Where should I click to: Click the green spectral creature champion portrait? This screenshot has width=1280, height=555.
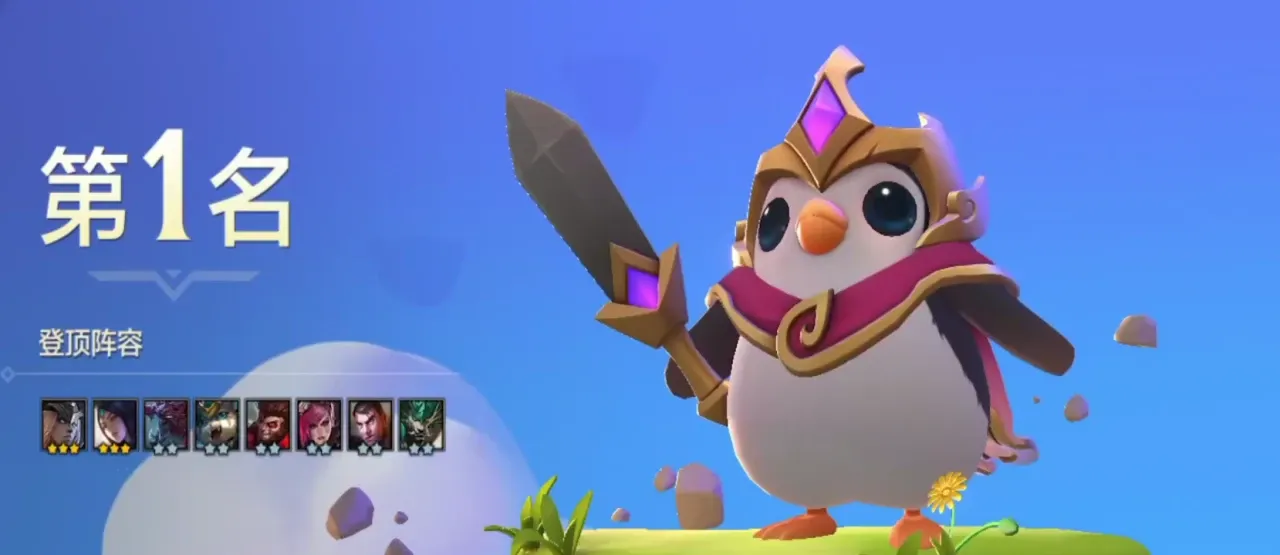point(421,422)
